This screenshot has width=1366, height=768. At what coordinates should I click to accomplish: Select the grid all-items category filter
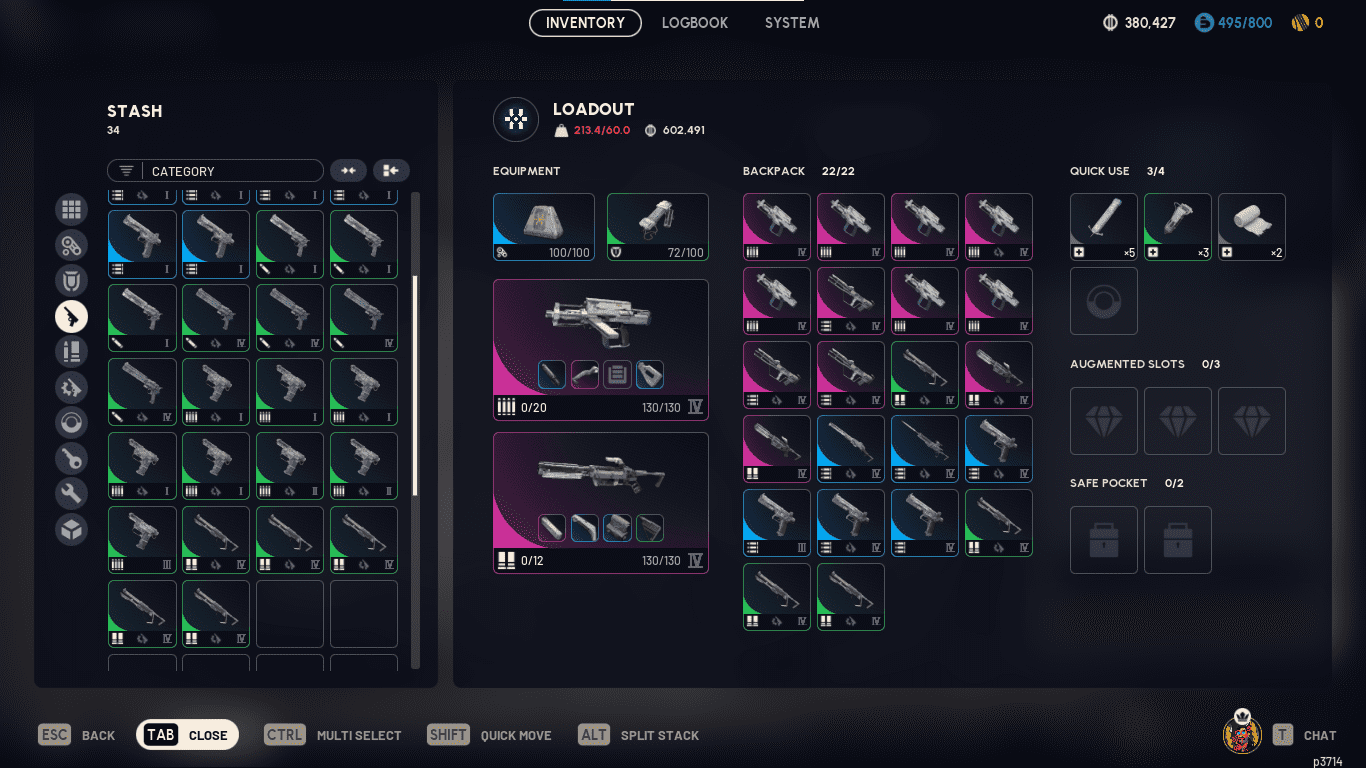pos(71,209)
